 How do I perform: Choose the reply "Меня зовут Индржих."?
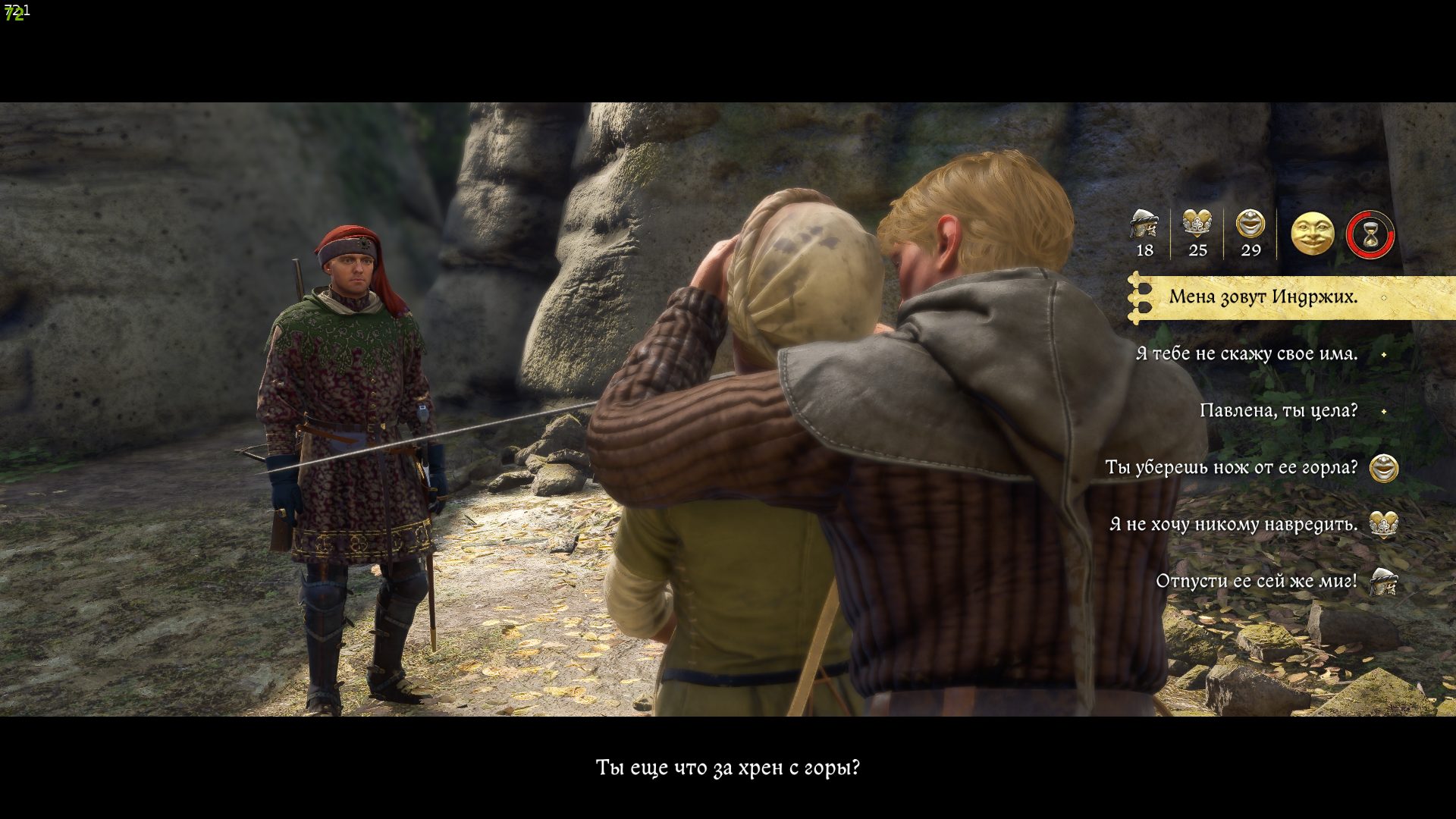point(1263,297)
